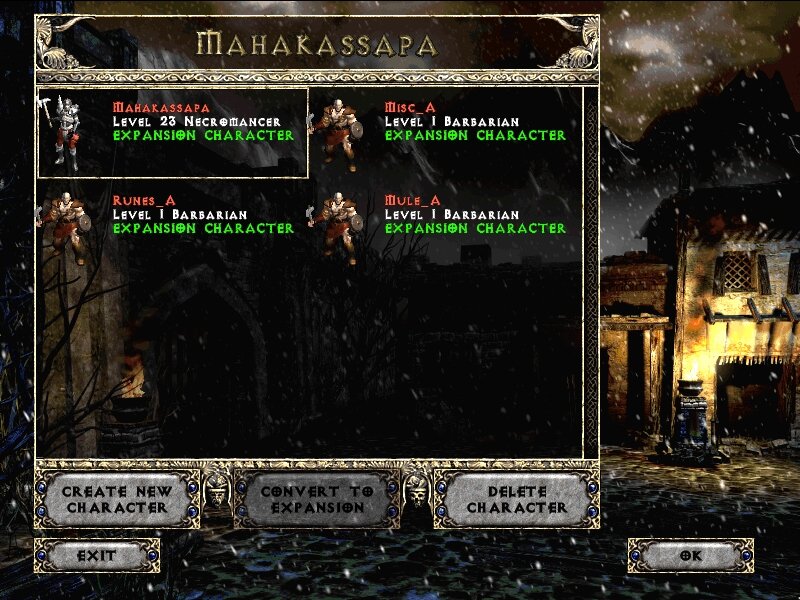
Task: Confirm selection with the OK button
Action: pyautogui.click(x=690, y=555)
